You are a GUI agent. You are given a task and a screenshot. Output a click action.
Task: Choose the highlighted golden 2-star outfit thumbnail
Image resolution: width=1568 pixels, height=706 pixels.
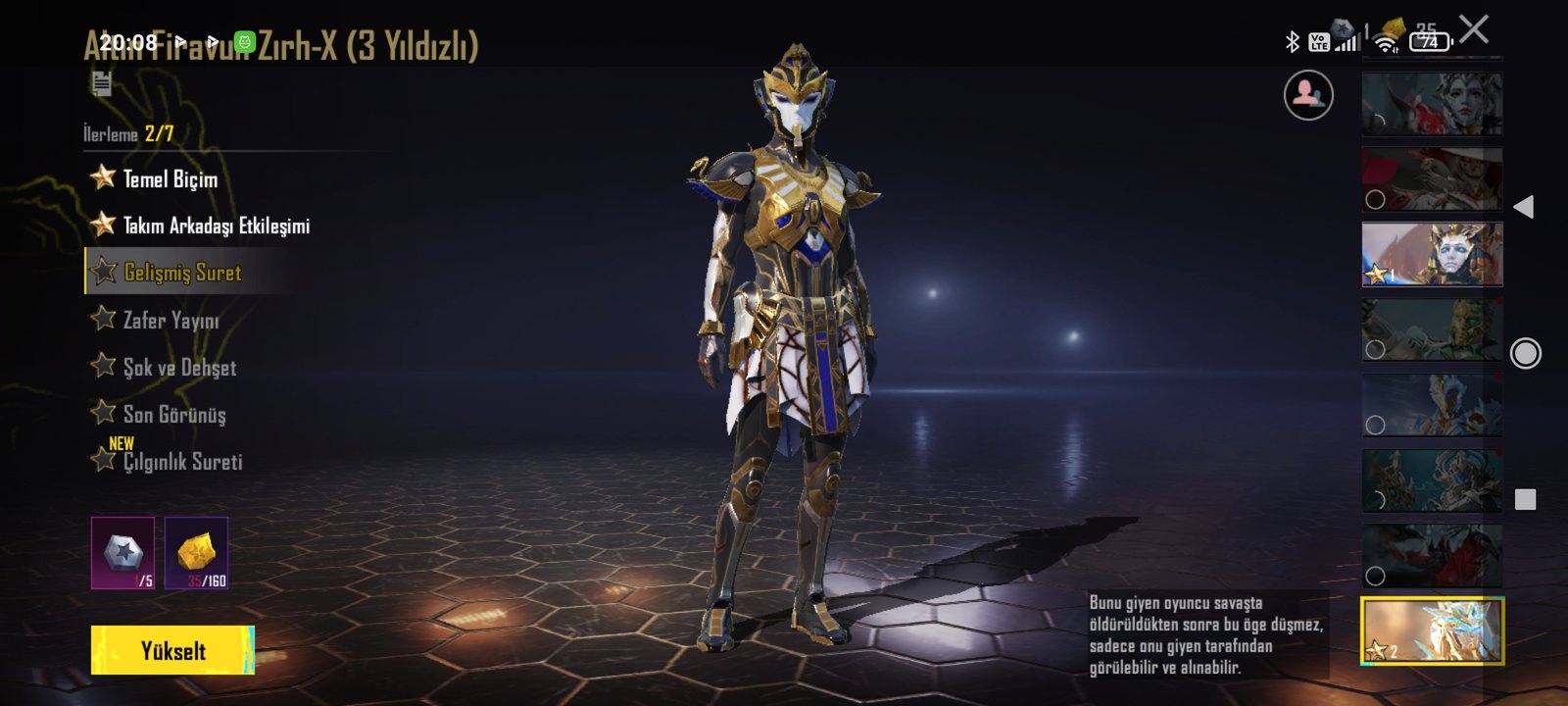(x=1432, y=630)
